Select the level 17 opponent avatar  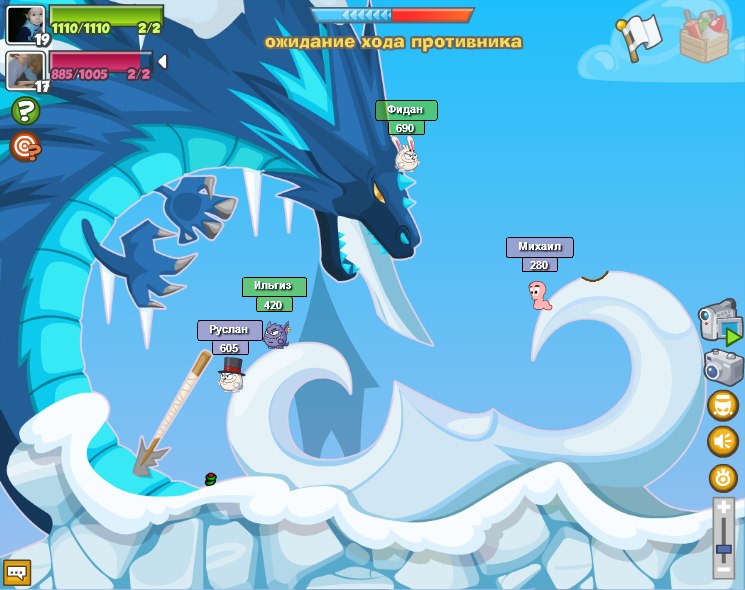tap(25, 70)
